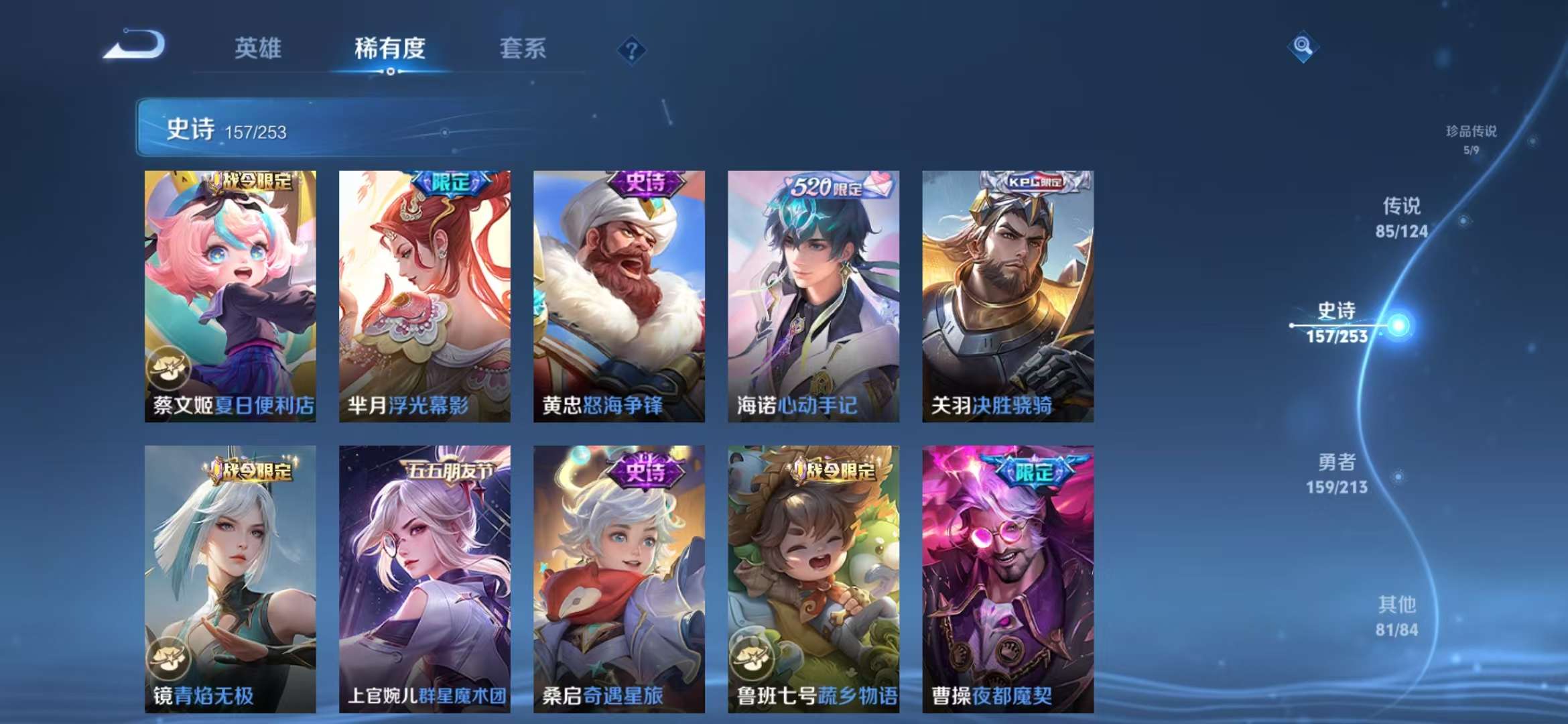Click the help question mark icon
1568x724 pixels.
(x=631, y=49)
